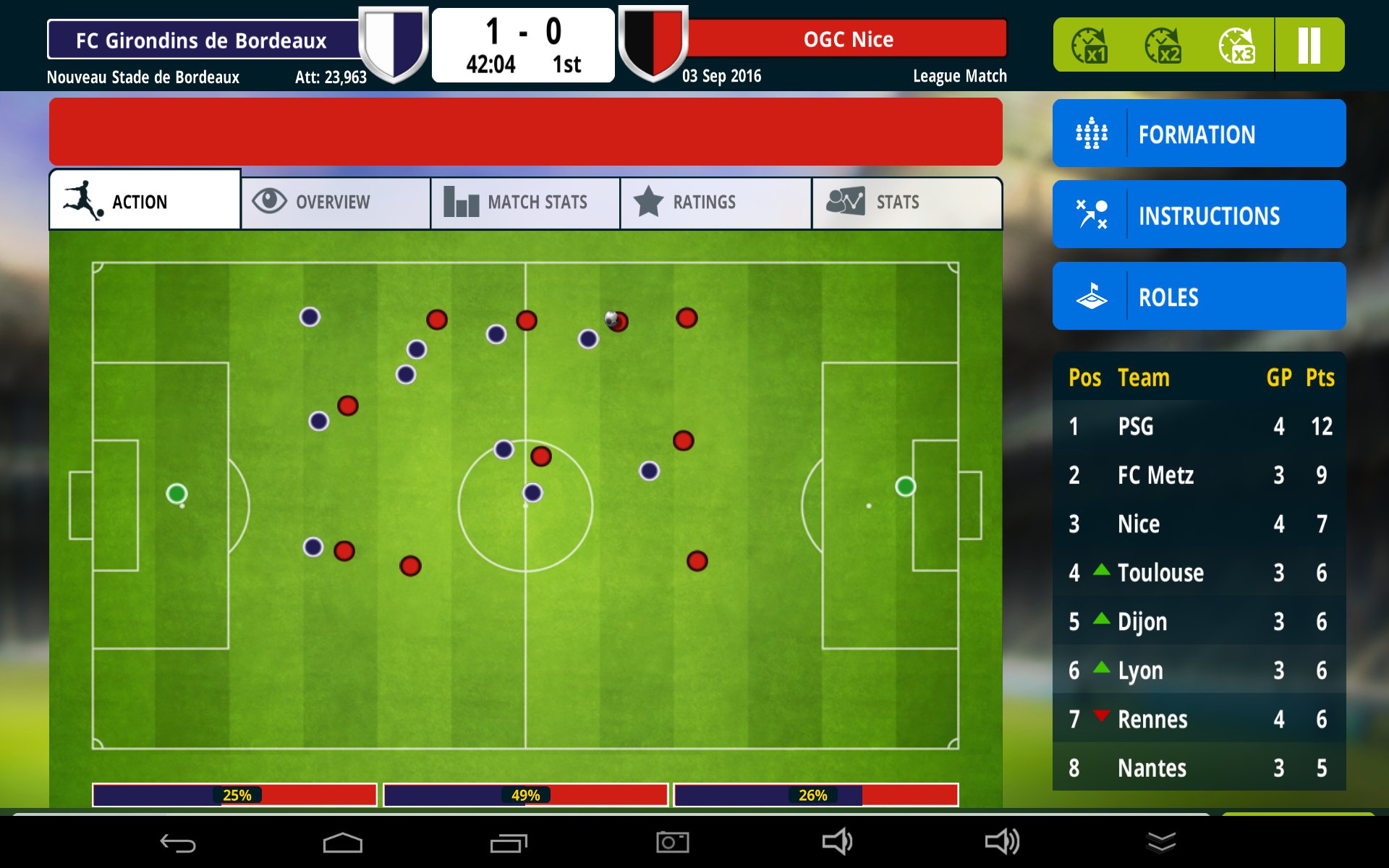The image size is (1389, 868).
Task: Tap the Android home button
Action: 342,843
